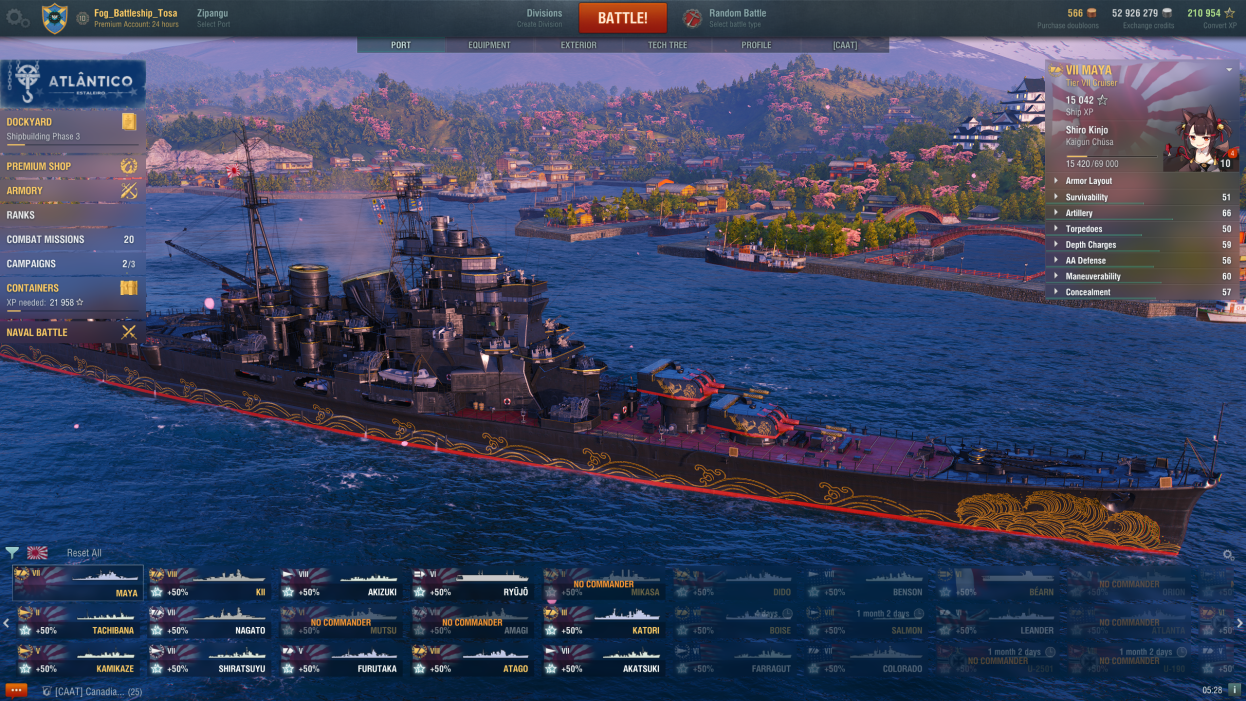Screen dimensions: 1246x701
Task: Pick the Nagato ship card
Action: tap(209, 622)
